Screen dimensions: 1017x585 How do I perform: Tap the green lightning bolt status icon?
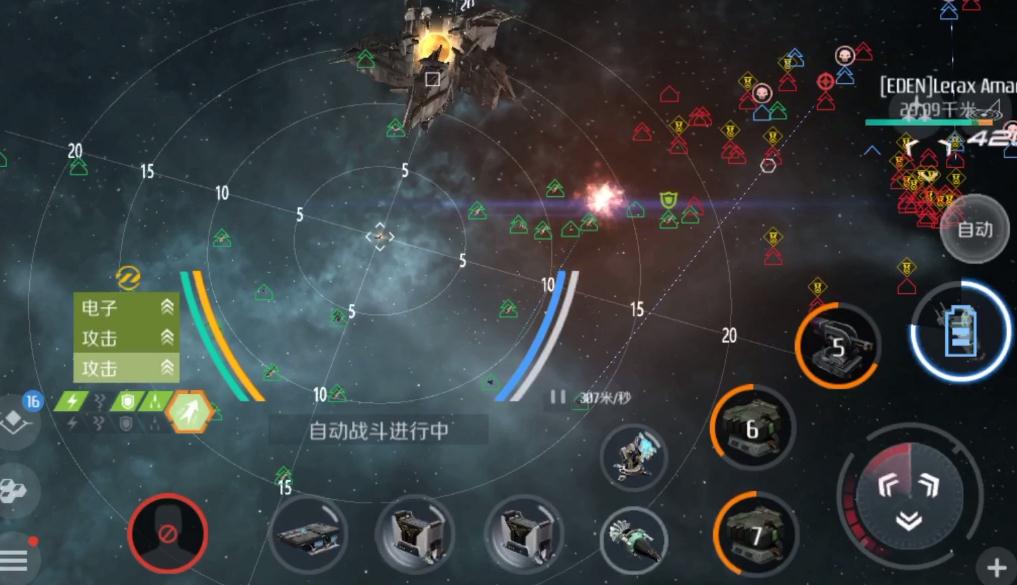[x=73, y=401]
